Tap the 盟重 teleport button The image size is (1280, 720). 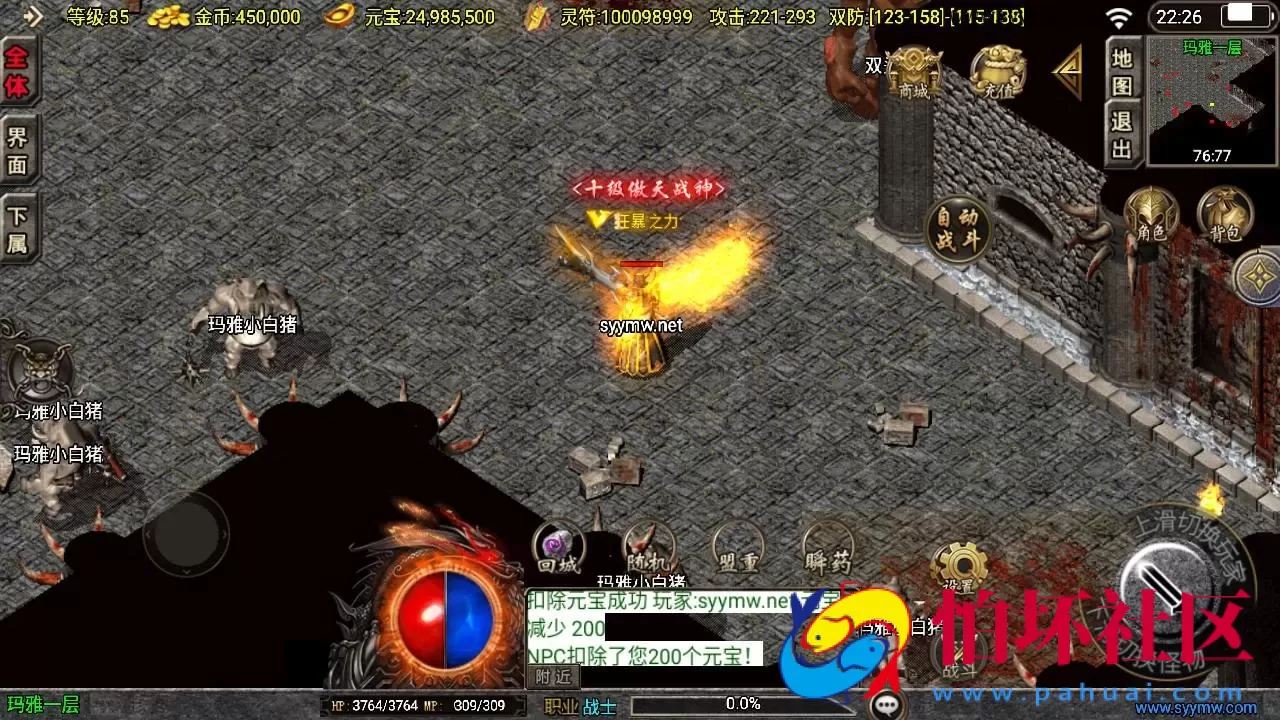[737, 548]
